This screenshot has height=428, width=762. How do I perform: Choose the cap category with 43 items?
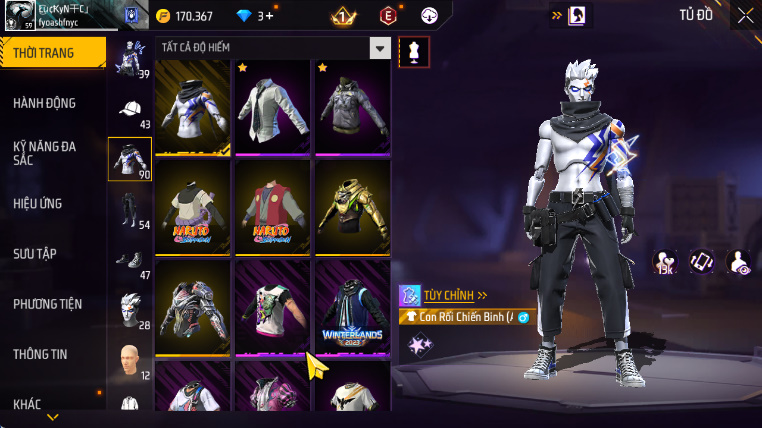click(x=130, y=112)
